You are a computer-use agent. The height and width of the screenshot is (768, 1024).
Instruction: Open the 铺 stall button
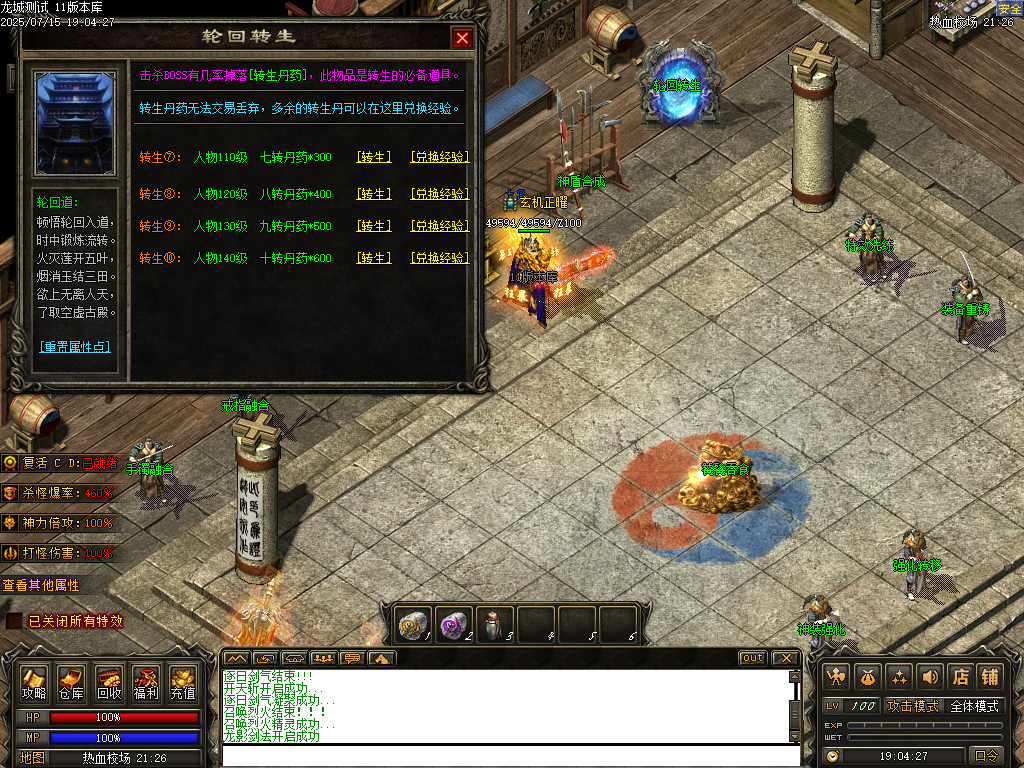(x=990, y=677)
